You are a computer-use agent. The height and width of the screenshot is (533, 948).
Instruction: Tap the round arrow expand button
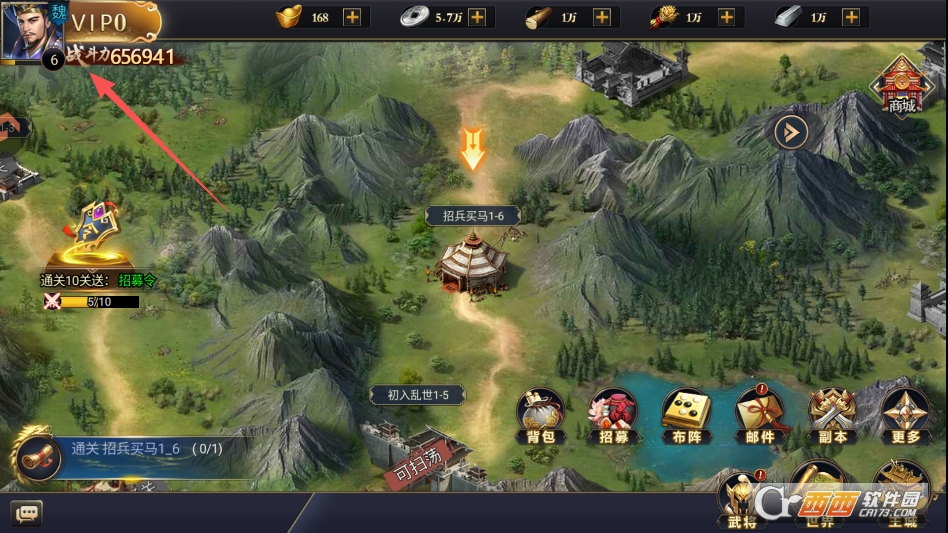(791, 131)
